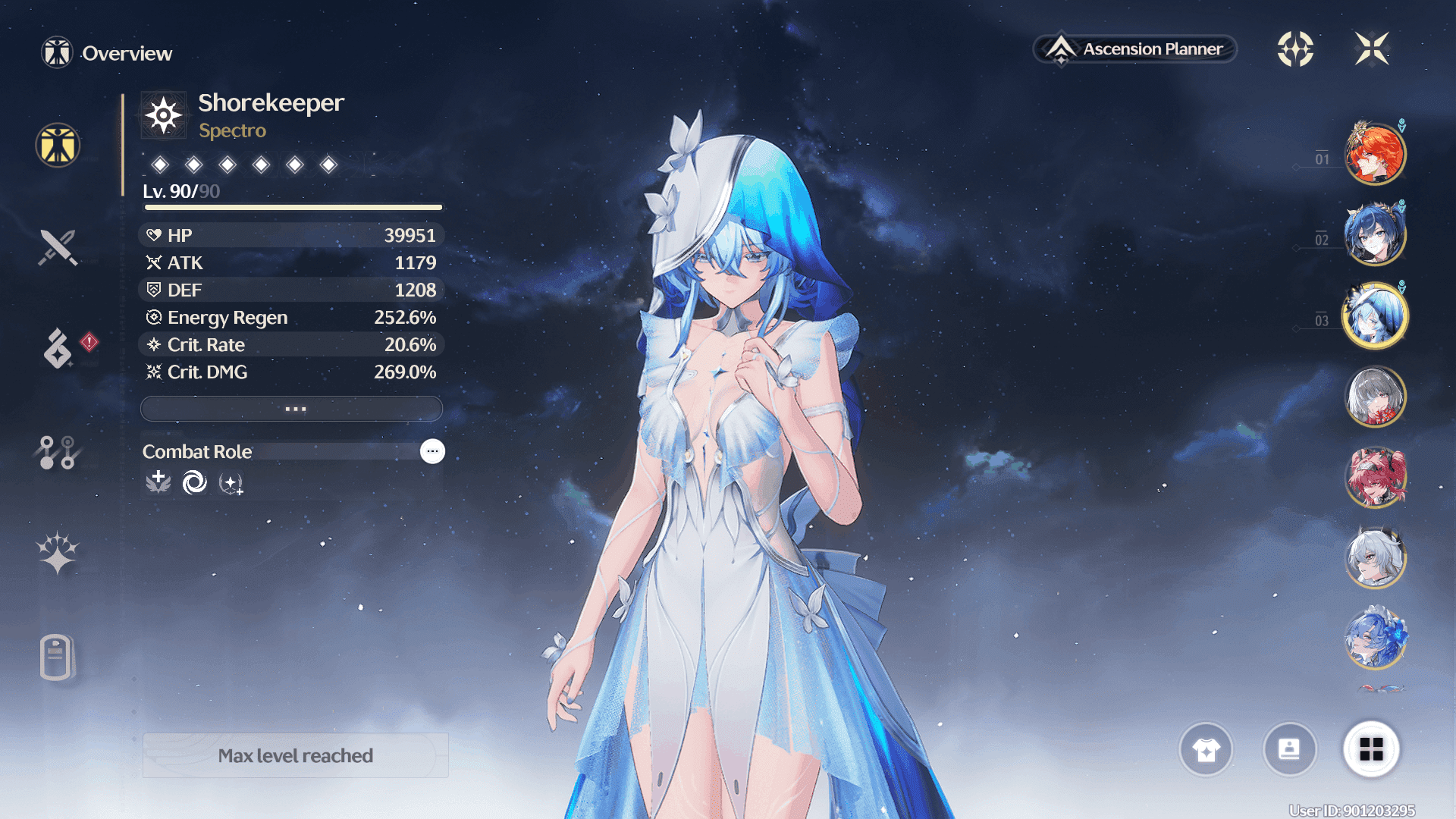Choose the white-haired character portrait
1456x819 pixels.
pyautogui.click(x=1375, y=558)
